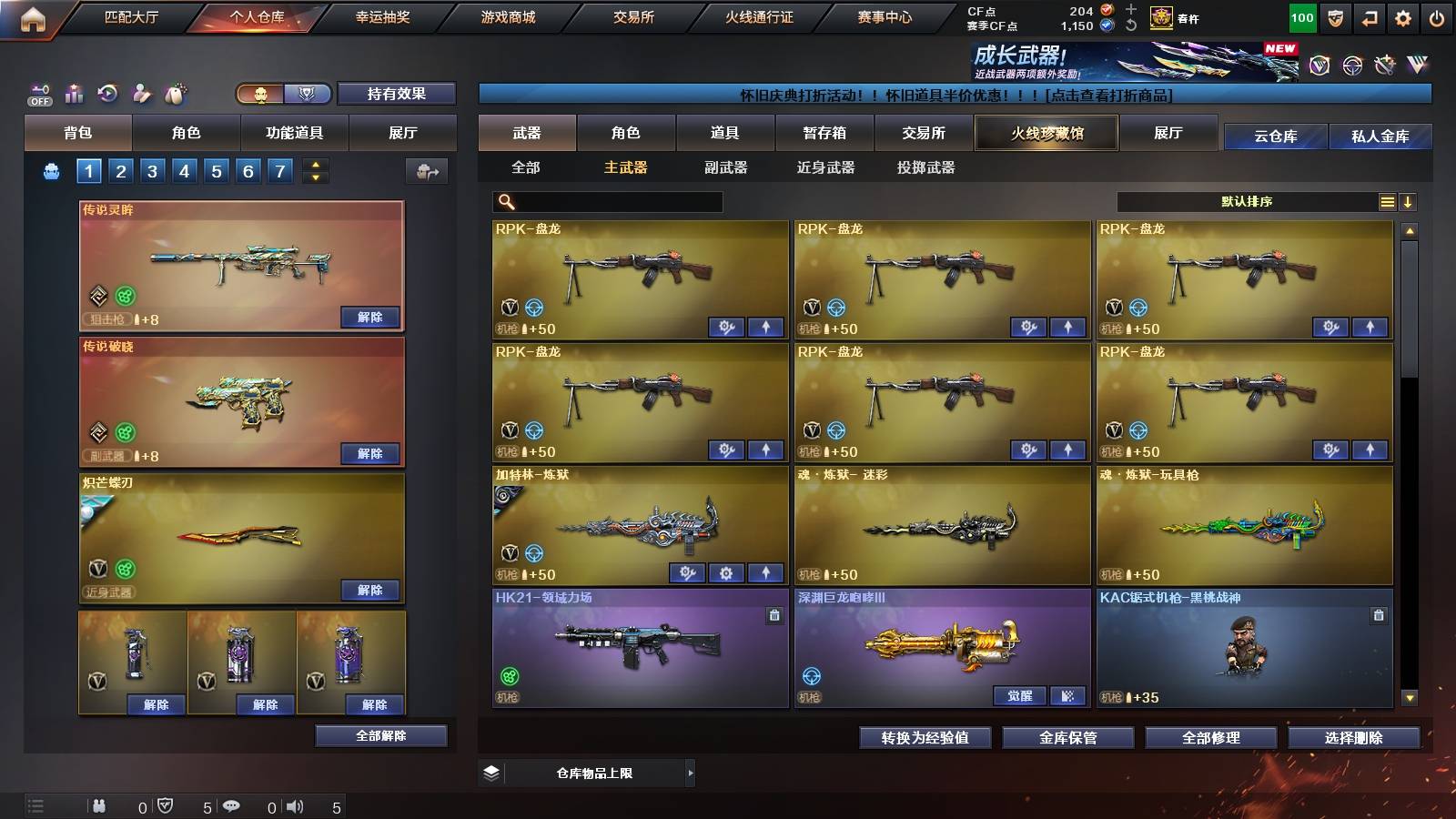
Task: Switch to the 暂存箱 tab
Action: pos(824,133)
